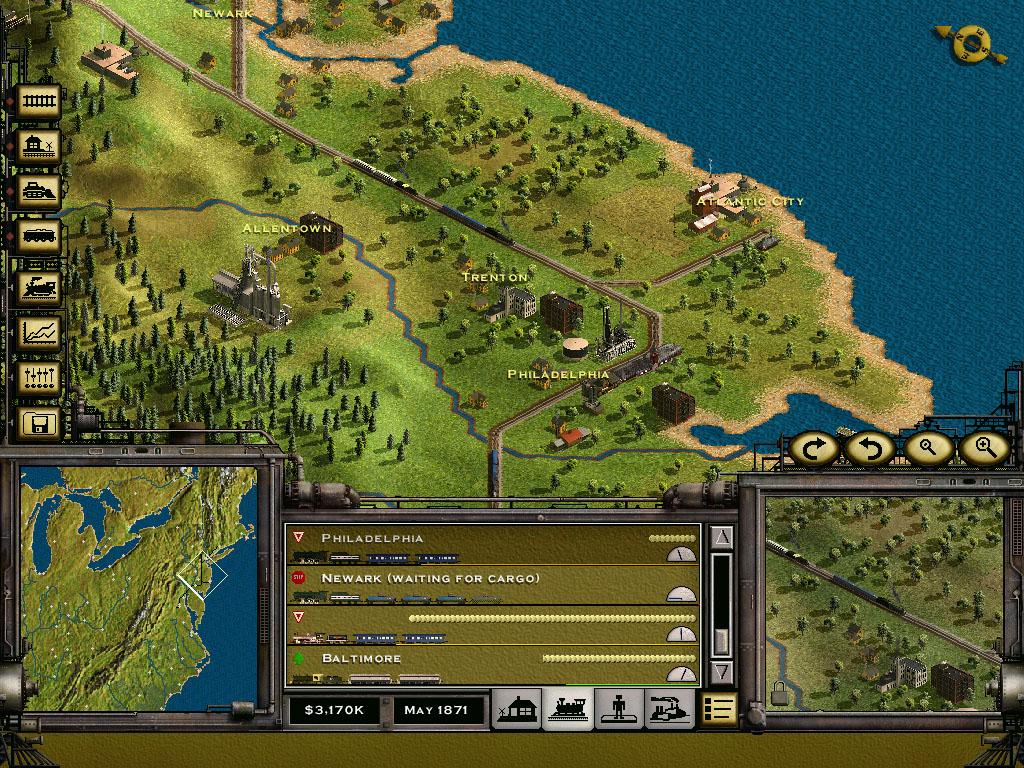Image resolution: width=1024 pixels, height=768 pixels.
Task: Switch to the station list tab
Action: click(x=519, y=709)
